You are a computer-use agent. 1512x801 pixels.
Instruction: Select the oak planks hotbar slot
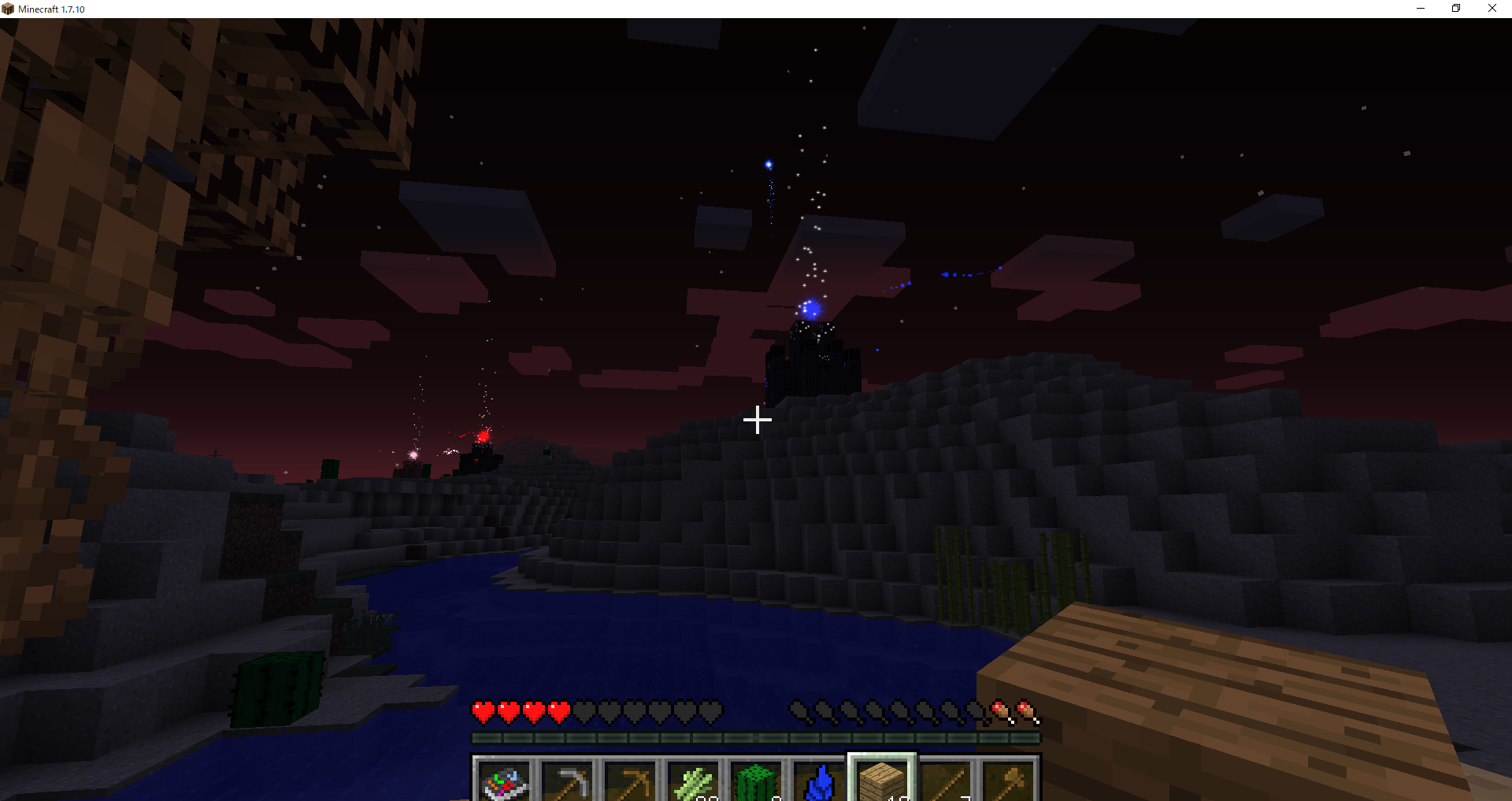882,780
